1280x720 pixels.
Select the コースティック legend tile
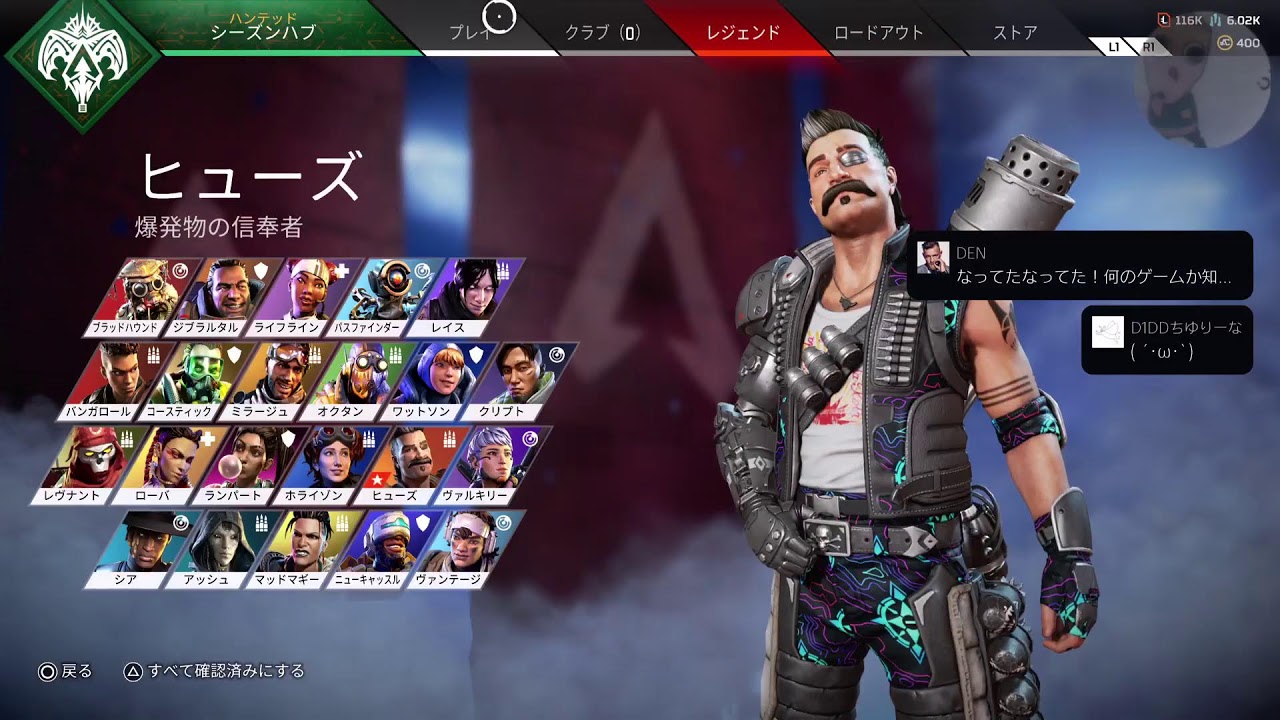195,380
